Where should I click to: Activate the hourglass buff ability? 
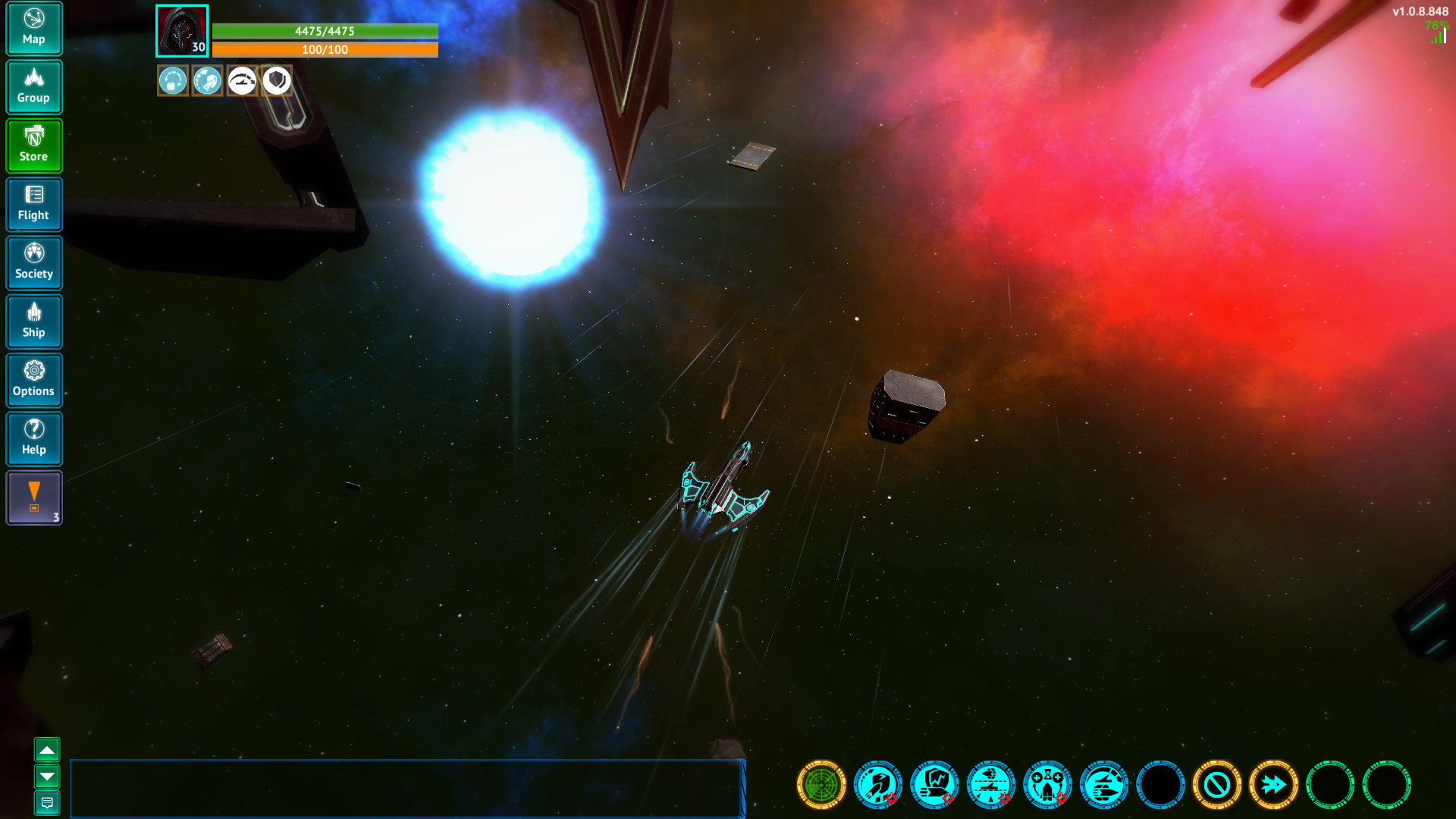click(x=1047, y=786)
